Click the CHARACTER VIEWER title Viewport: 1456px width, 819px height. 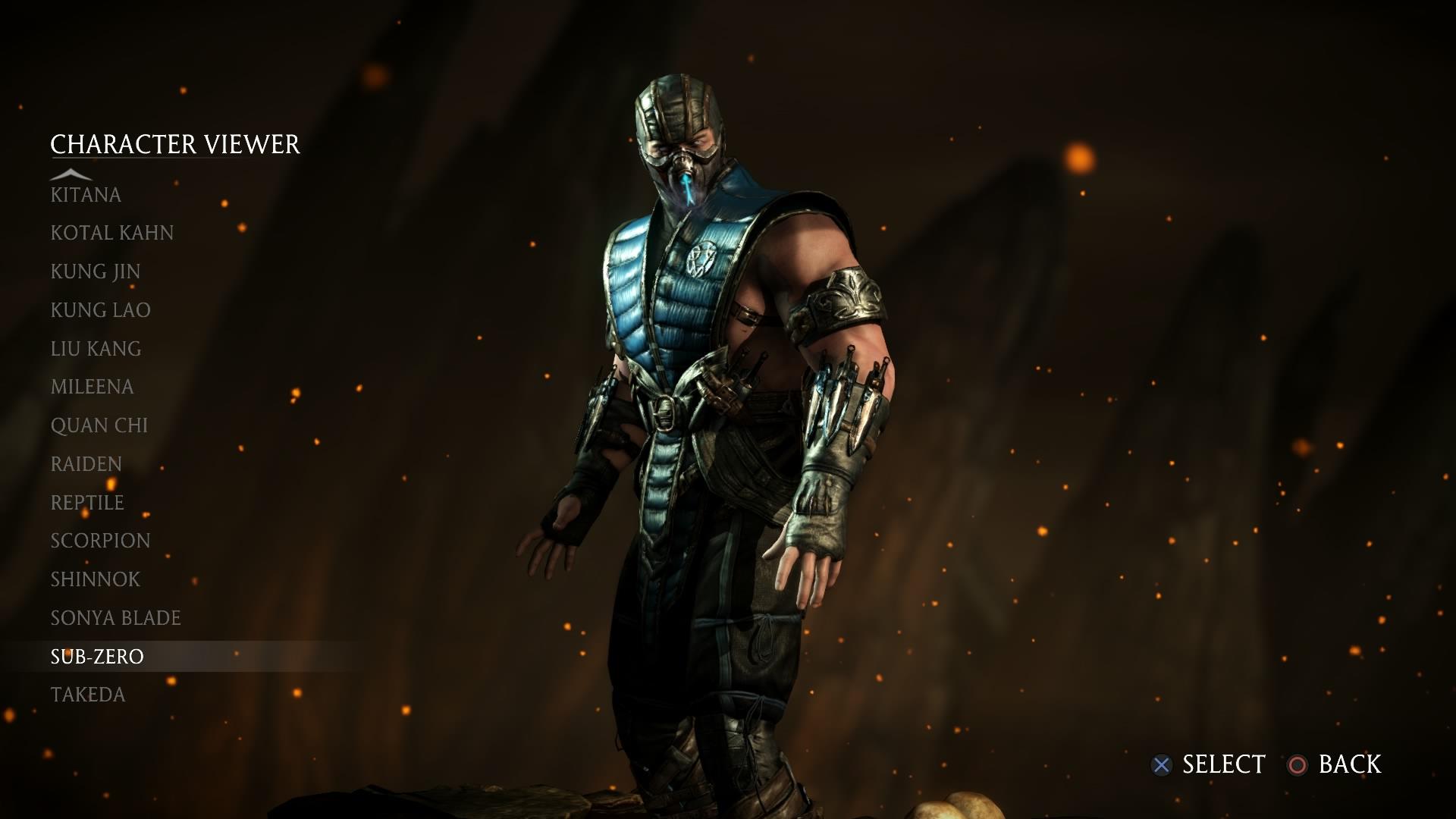coord(175,143)
